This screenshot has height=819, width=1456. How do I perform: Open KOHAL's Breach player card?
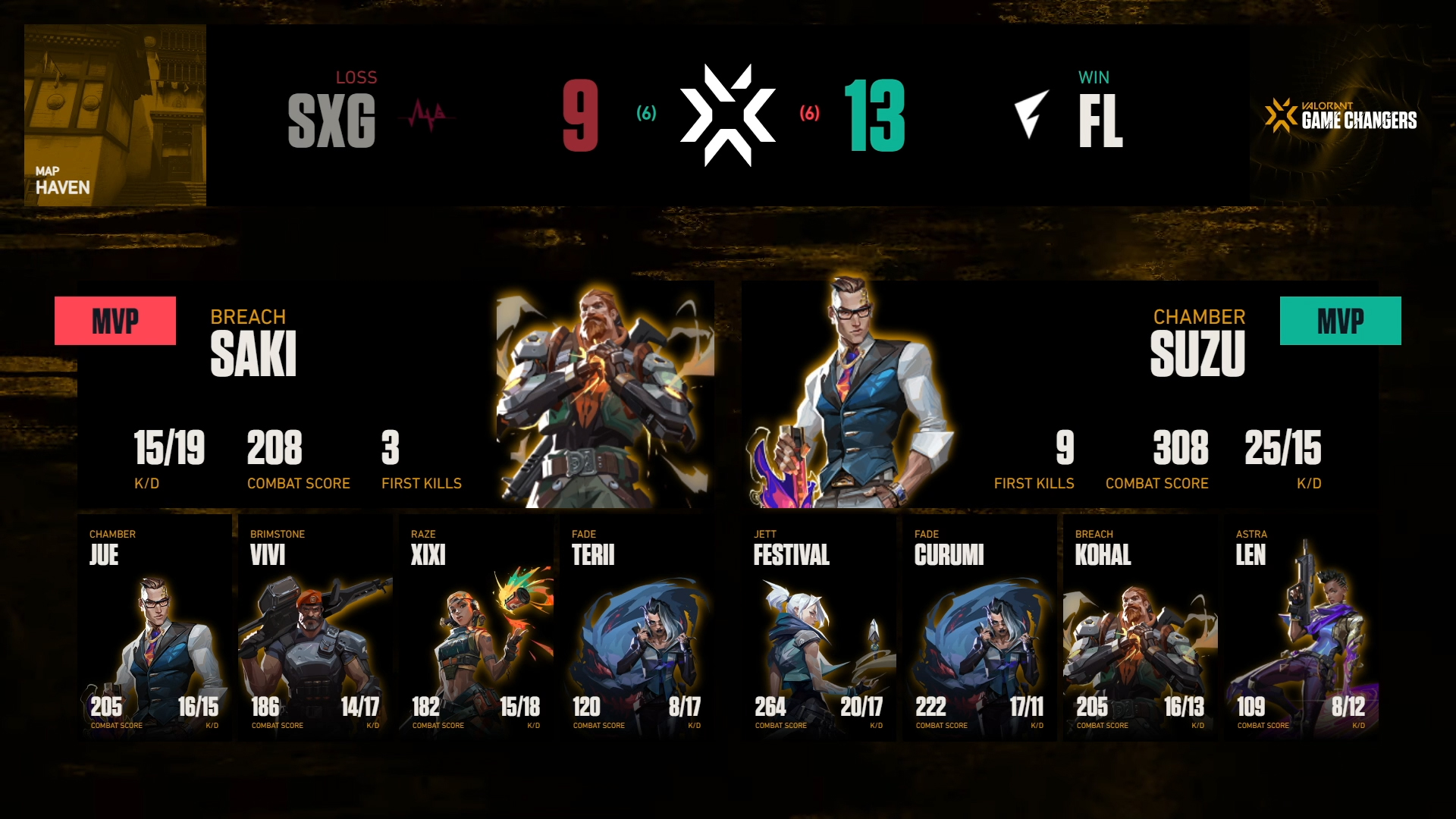coord(1141,626)
